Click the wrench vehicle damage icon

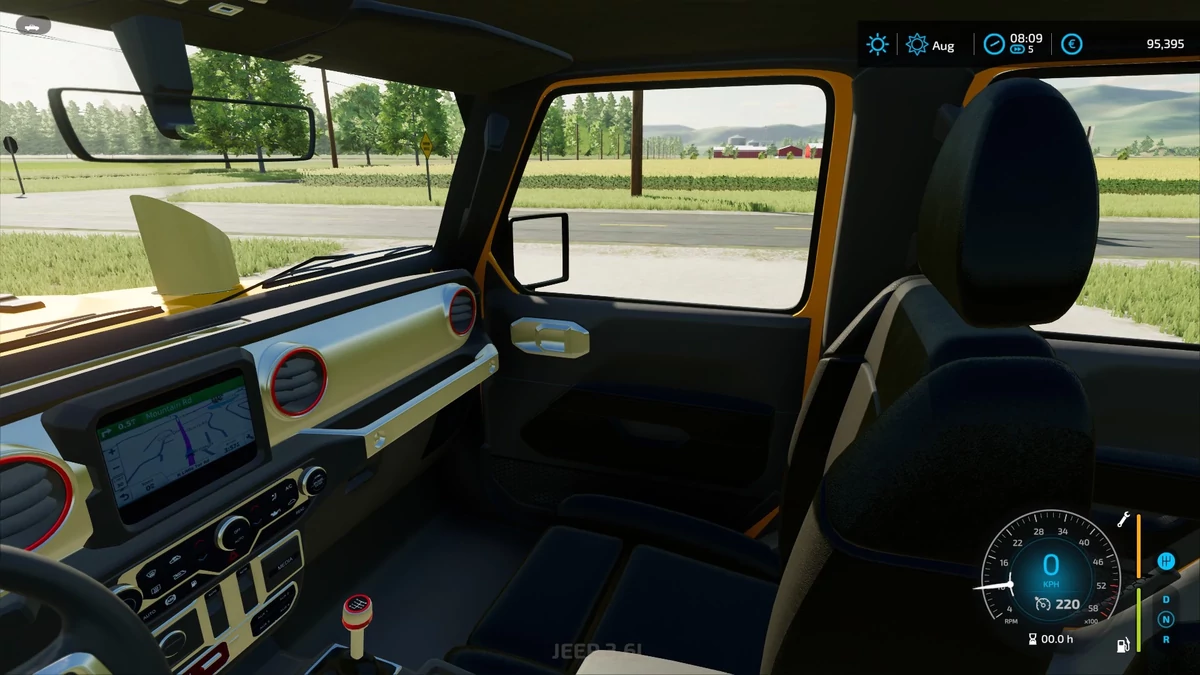point(1124,520)
